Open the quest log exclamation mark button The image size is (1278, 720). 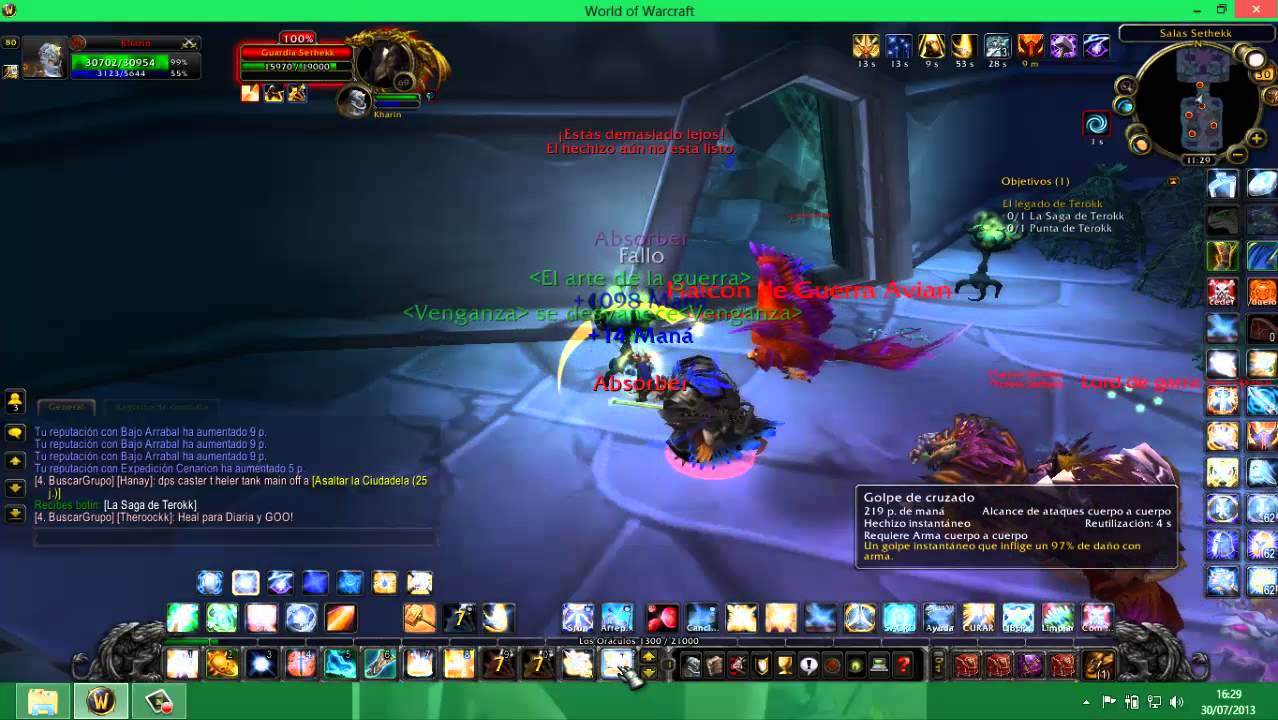coord(809,665)
